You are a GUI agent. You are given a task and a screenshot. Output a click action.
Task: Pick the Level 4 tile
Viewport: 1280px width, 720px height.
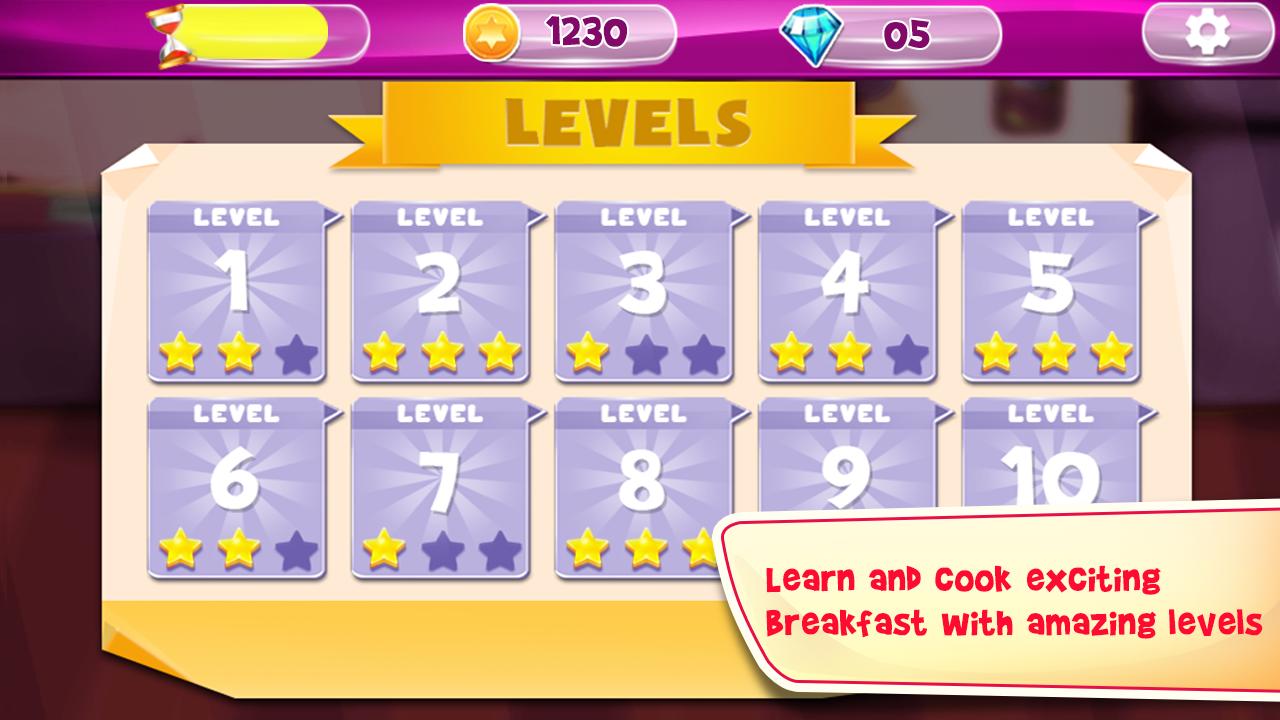[x=848, y=292]
